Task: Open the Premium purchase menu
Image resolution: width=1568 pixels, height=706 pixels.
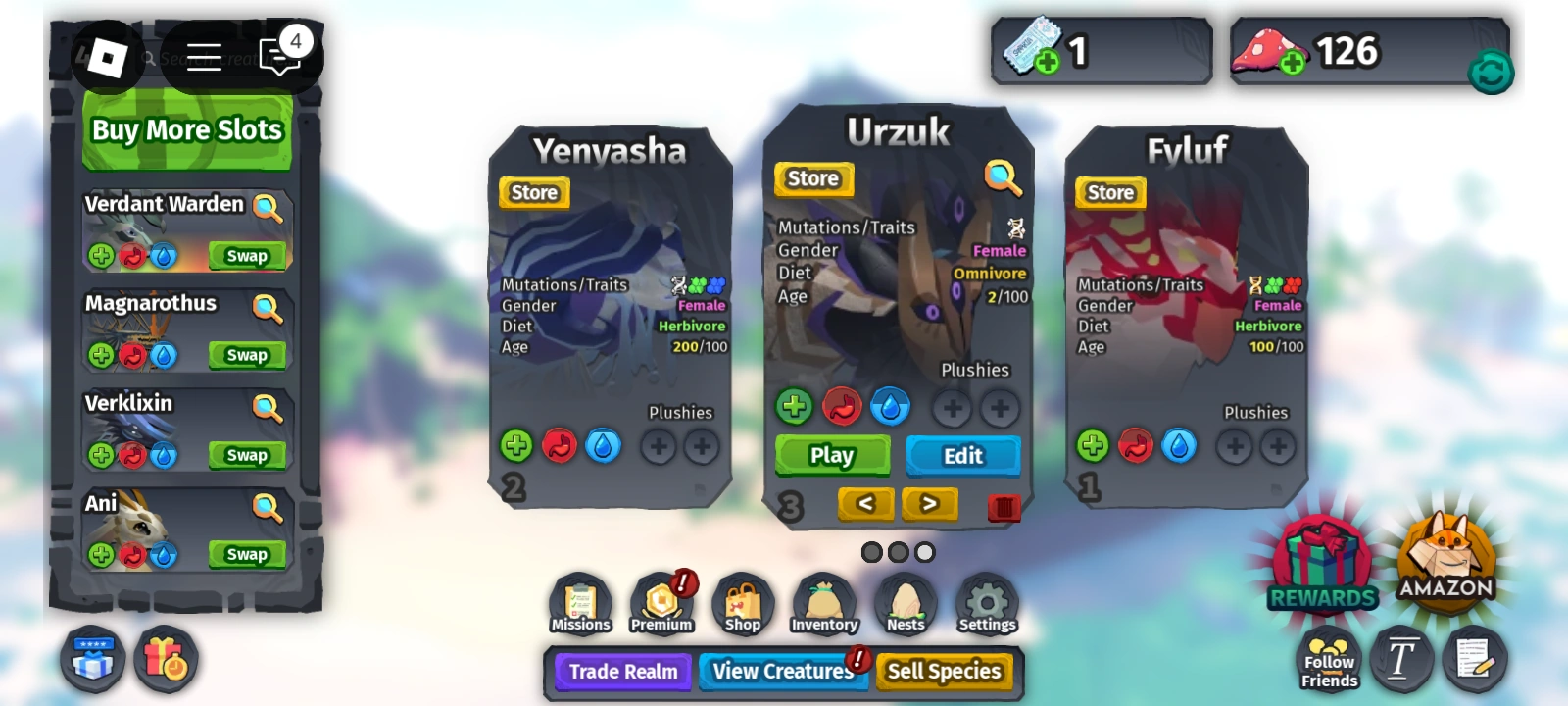Action: pyautogui.click(x=662, y=600)
